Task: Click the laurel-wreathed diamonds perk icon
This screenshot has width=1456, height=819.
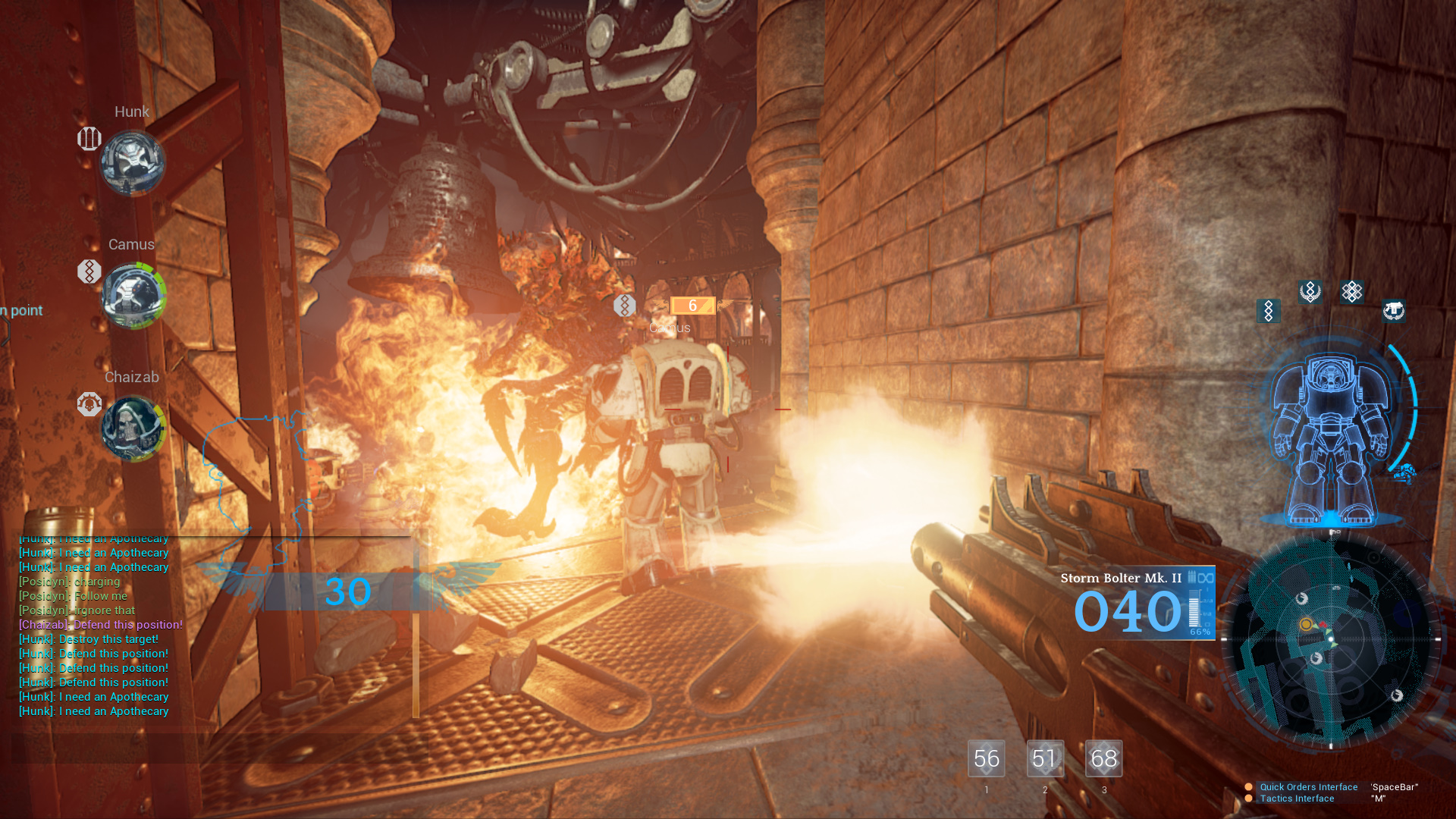Action: tap(1310, 292)
